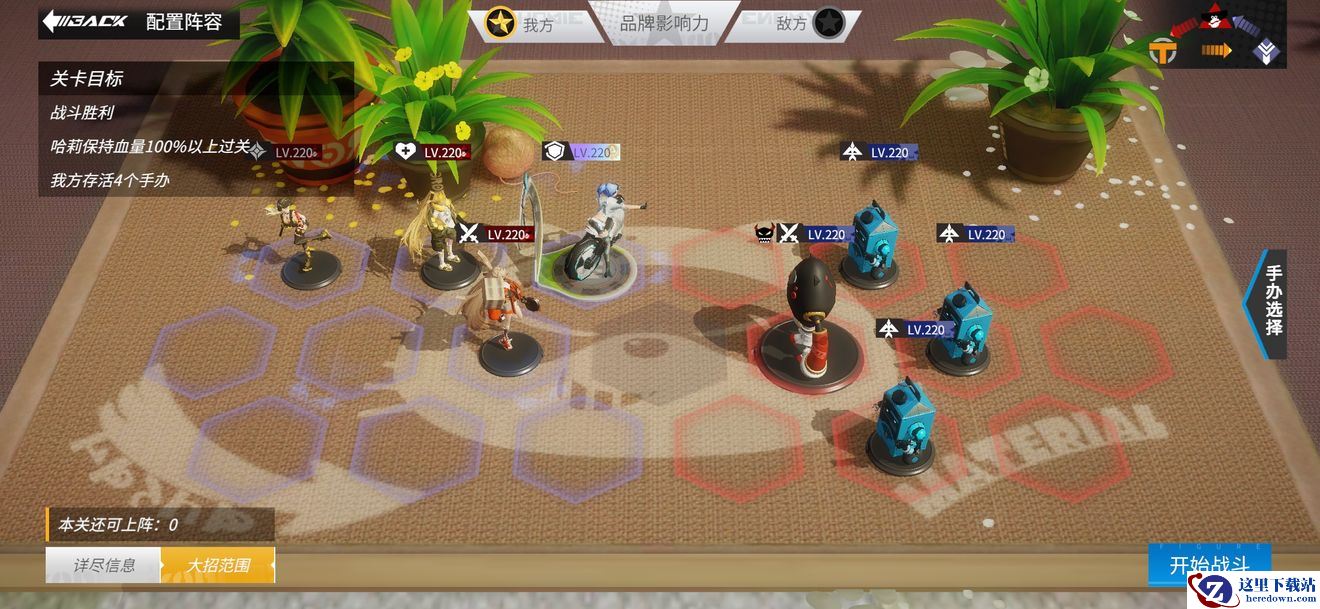This screenshot has width=1320, height=609.
Task: Show the type advantage diagram
Action: point(1214,34)
